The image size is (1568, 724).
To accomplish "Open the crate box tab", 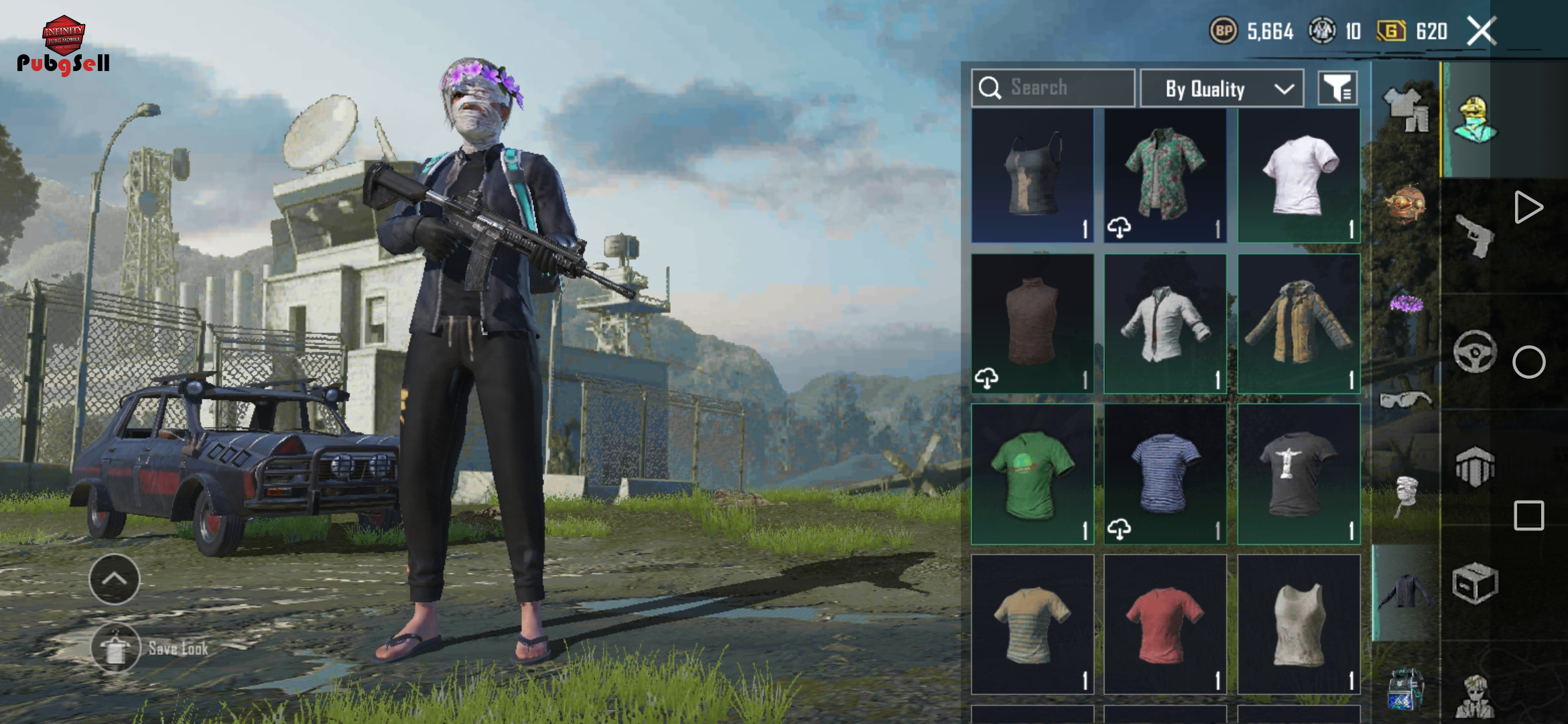I will [1474, 583].
